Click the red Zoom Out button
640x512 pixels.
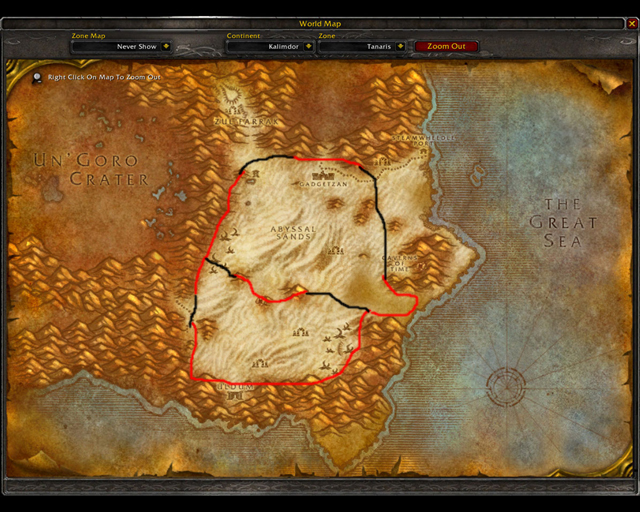click(x=446, y=46)
